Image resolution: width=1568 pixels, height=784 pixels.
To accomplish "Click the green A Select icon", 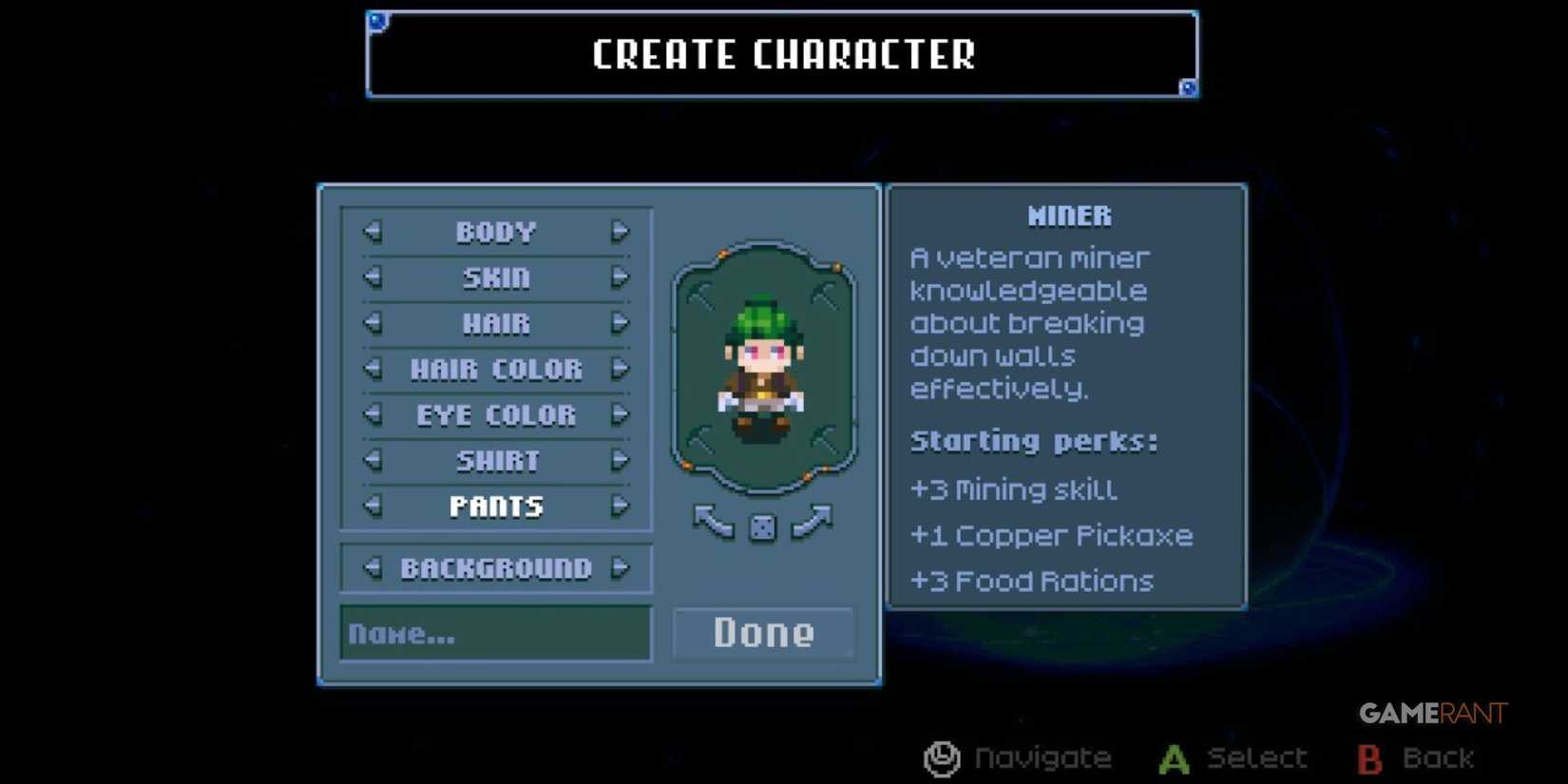I will click(x=1173, y=757).
